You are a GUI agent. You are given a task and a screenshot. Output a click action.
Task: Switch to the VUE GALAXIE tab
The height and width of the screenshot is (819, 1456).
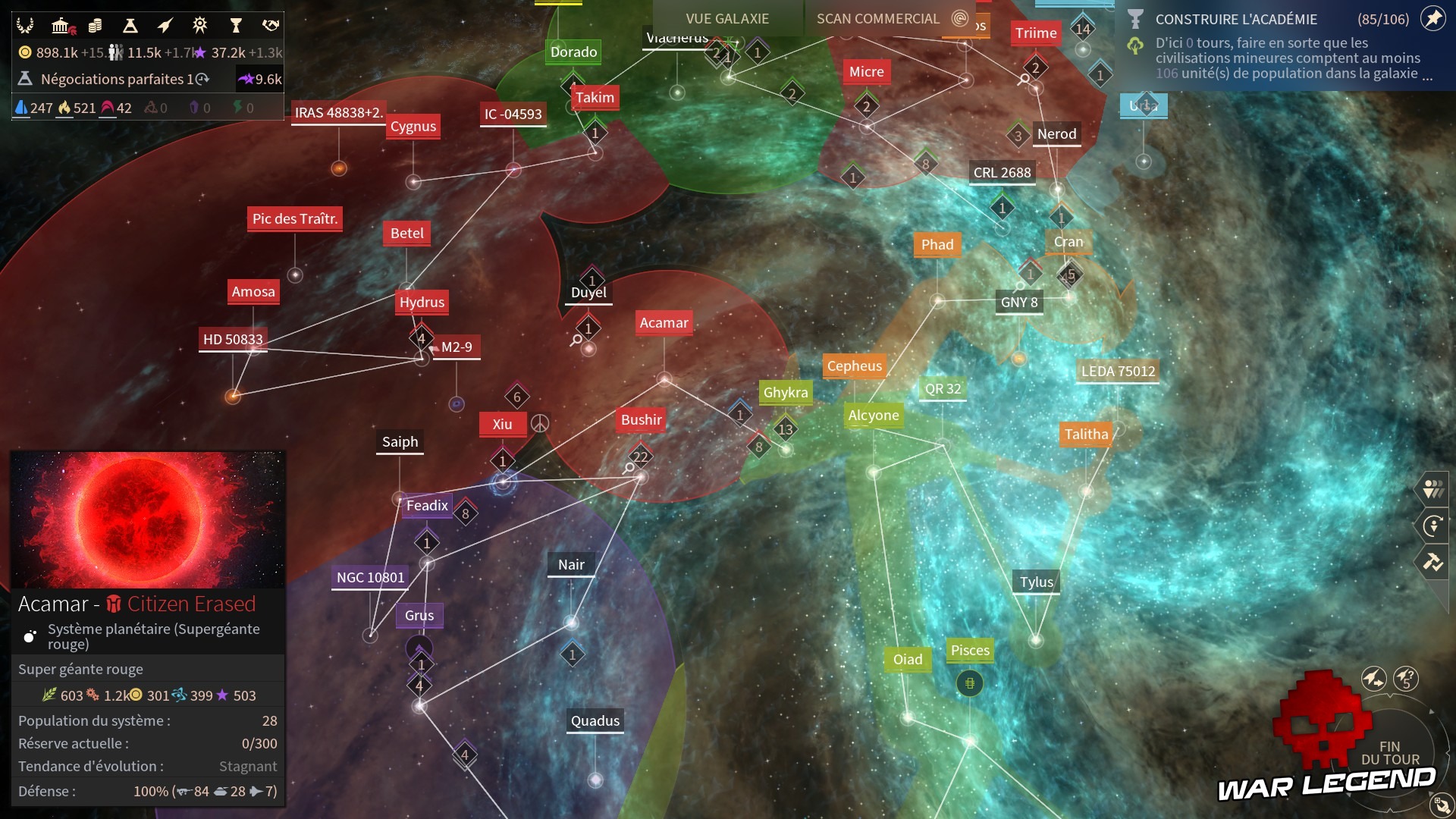tap(726, 19)
